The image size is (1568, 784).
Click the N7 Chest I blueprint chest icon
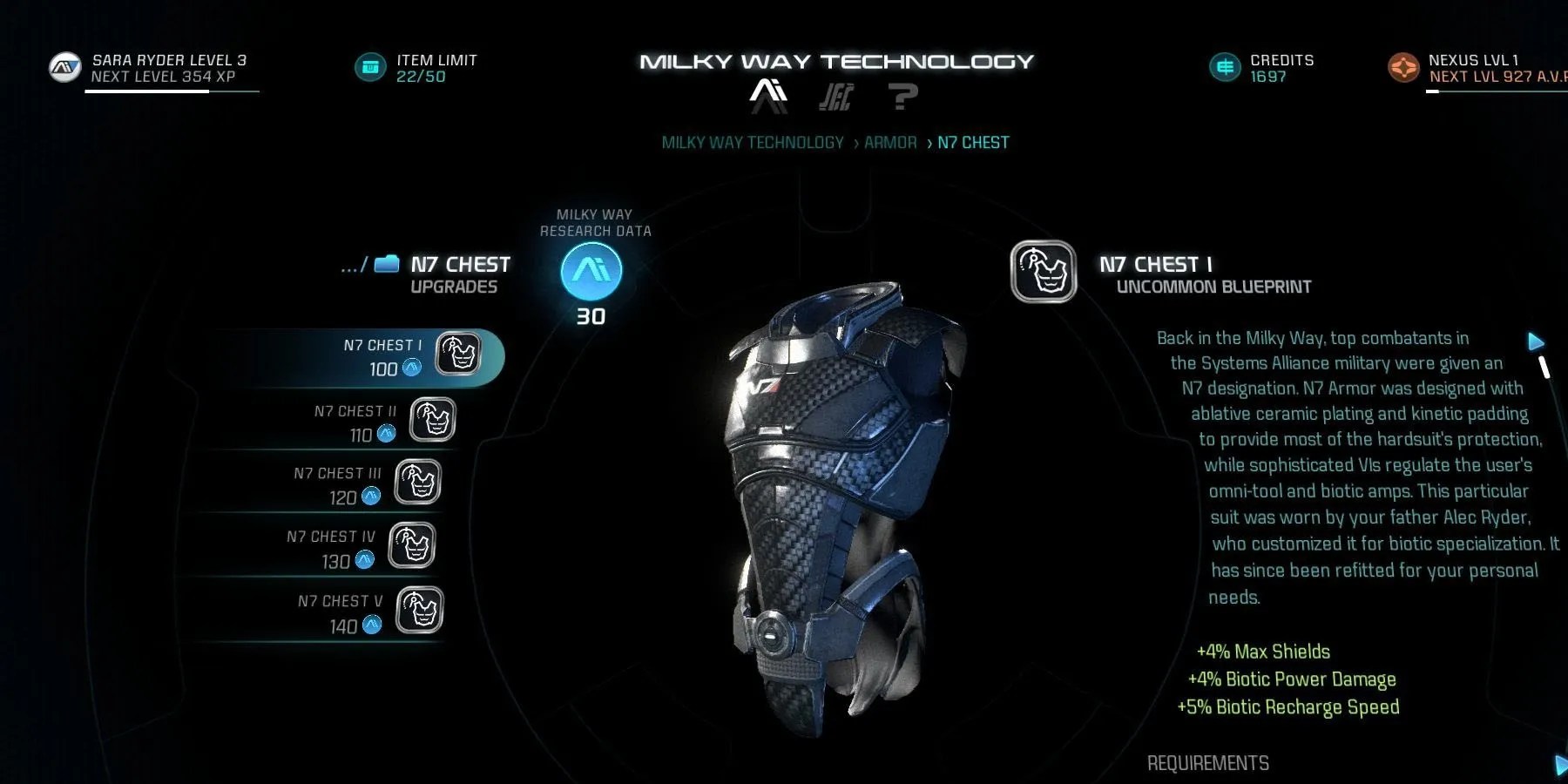click(1042, 271)
